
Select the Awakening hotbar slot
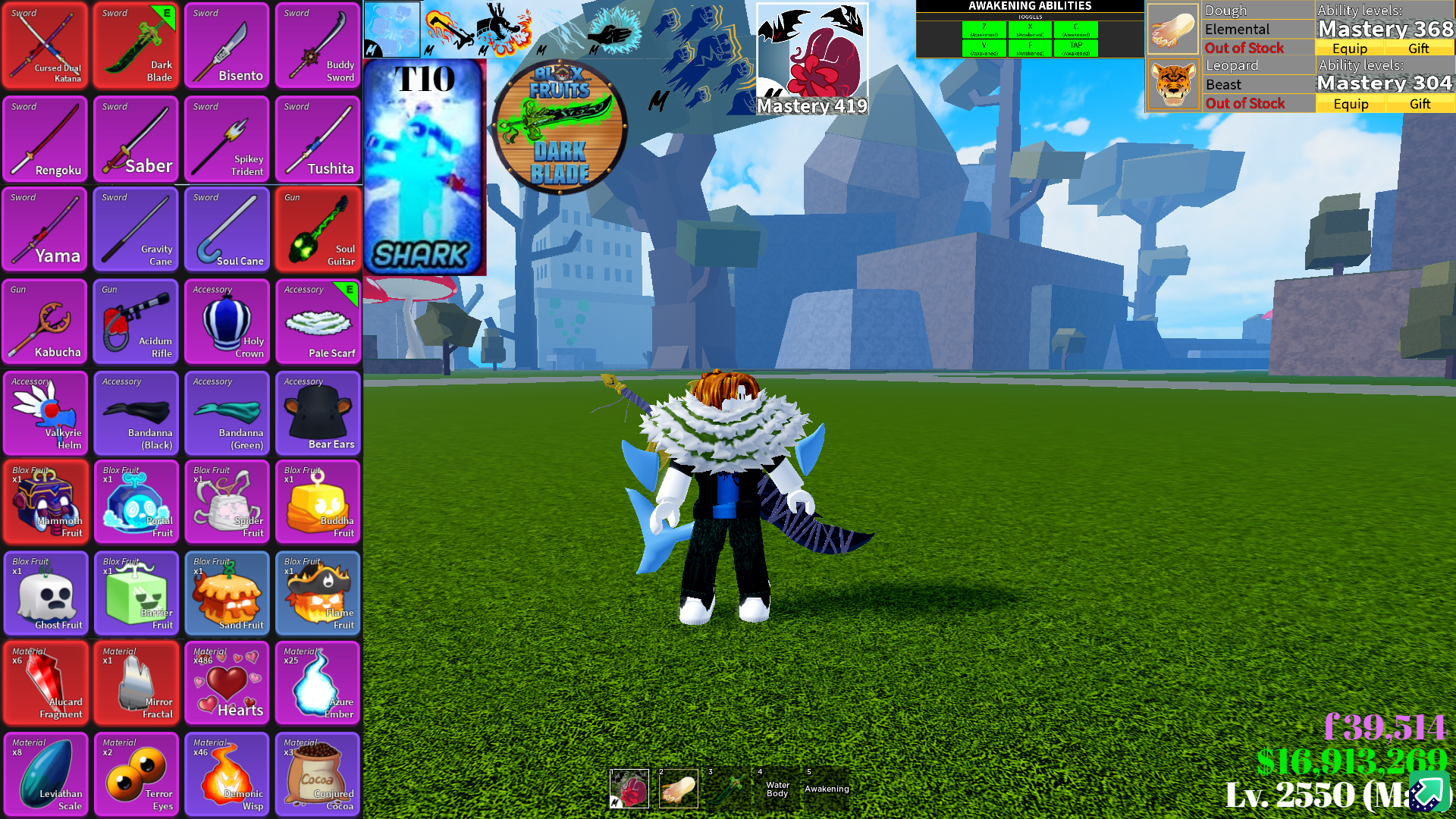(x=826, y=789)
